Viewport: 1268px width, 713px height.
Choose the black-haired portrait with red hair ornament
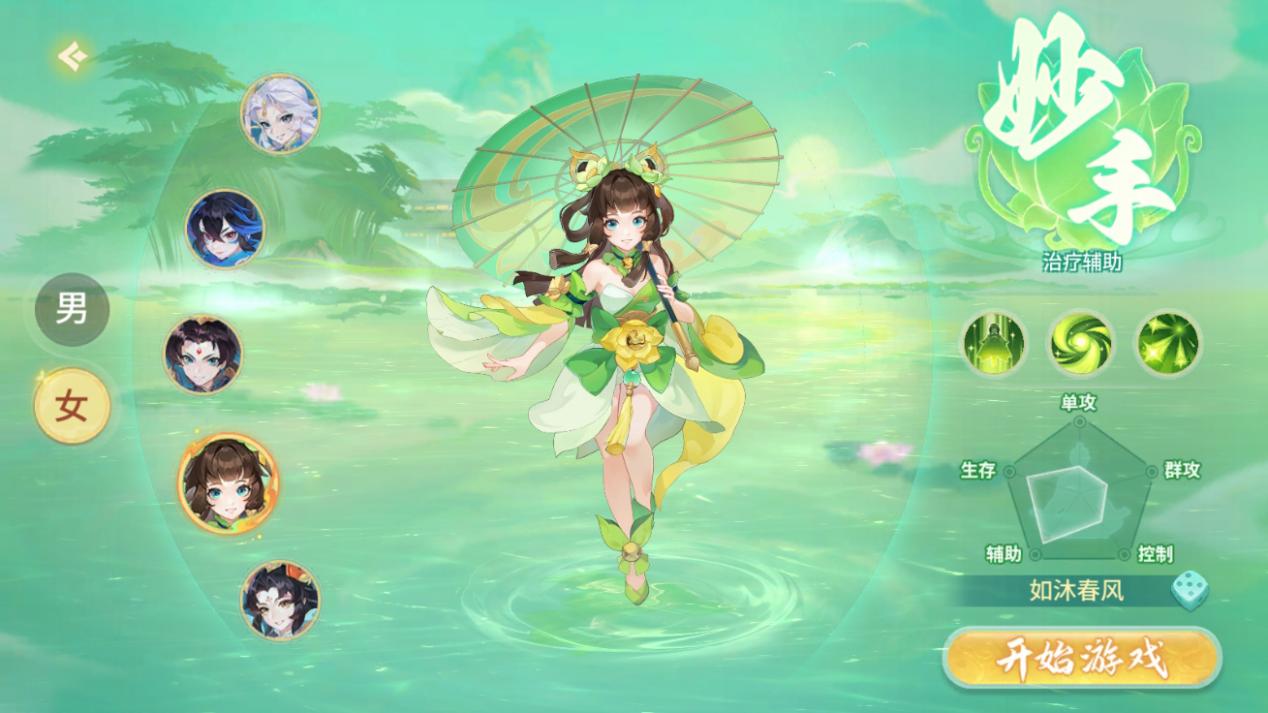click(x=280, y=600)
